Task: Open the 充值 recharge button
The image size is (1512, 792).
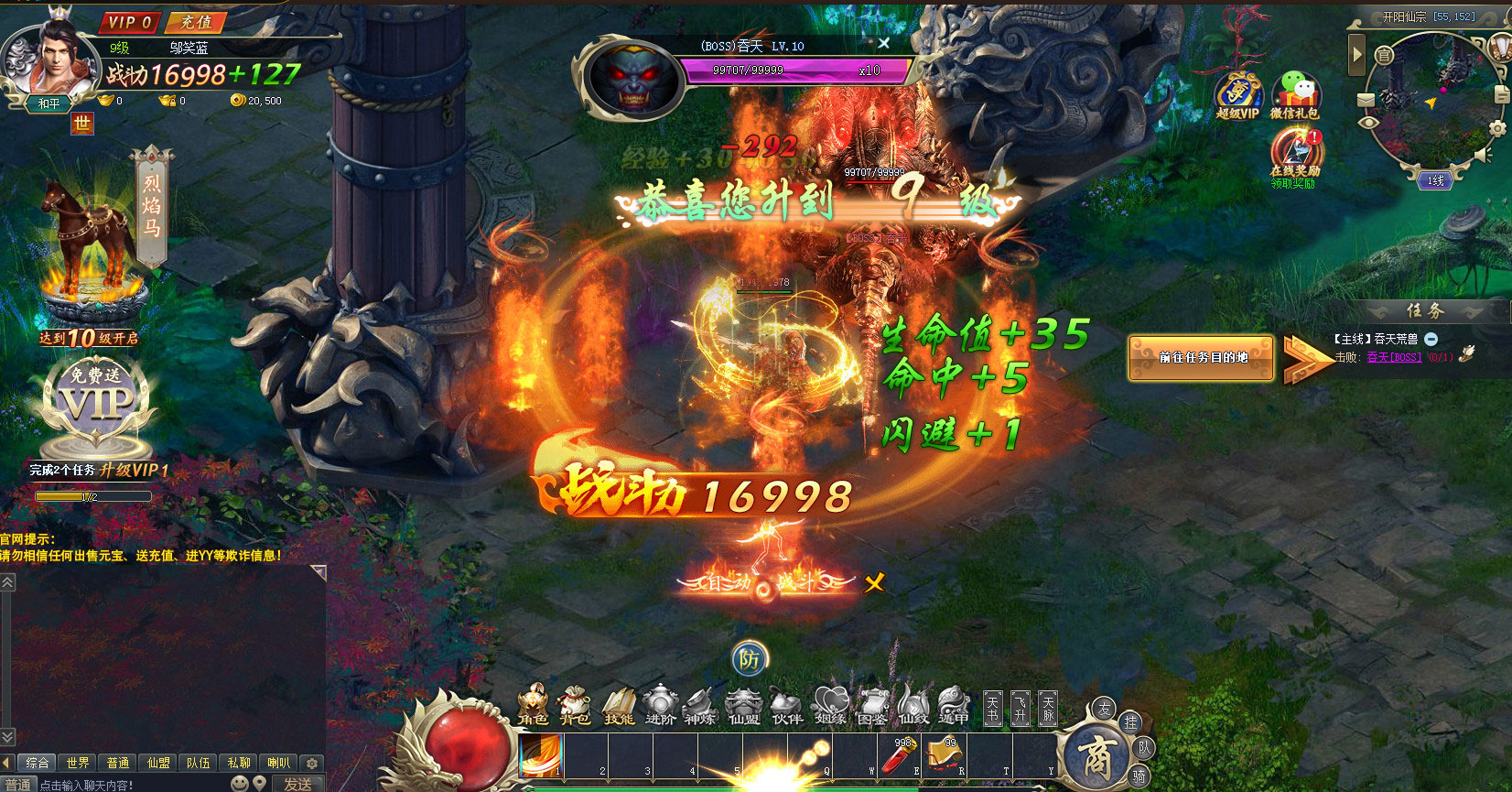Action: pos(196,22)
